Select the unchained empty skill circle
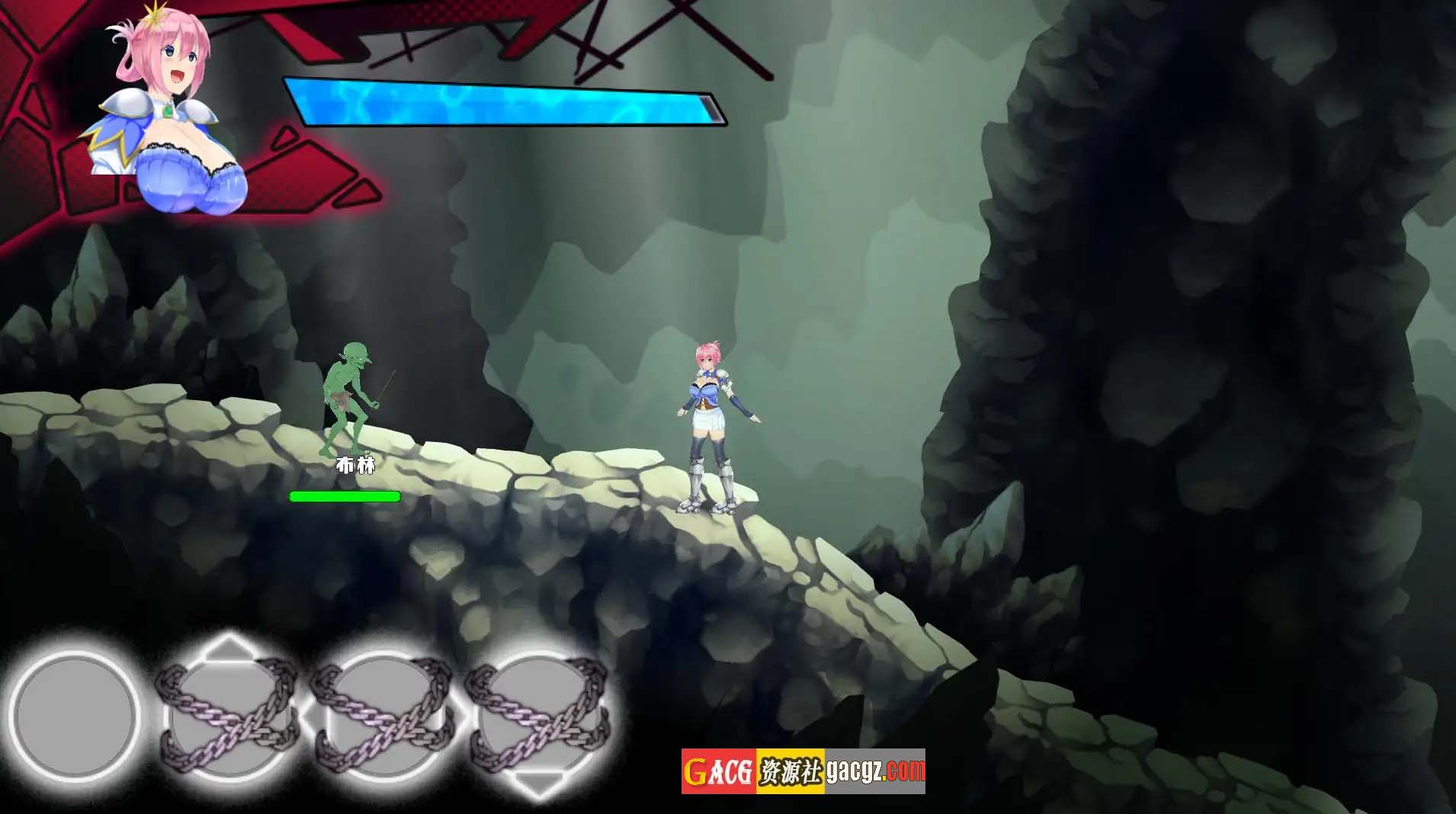Screen dimensions: 1456x814 tap(75, 716)
